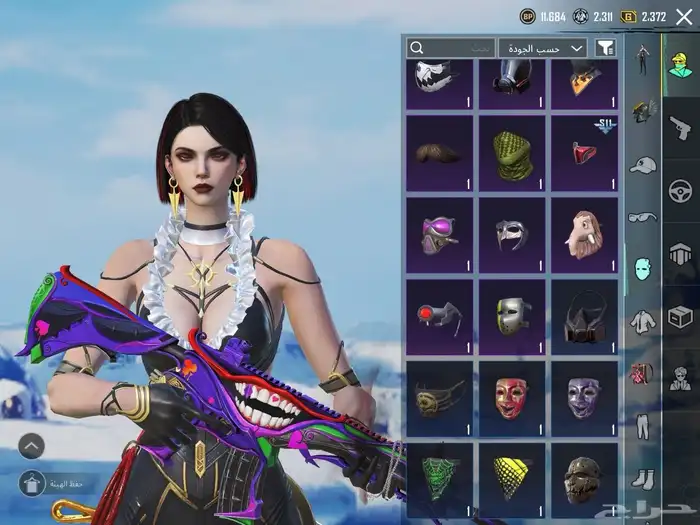Select the green patterned bandana mask
This screenshot has height=525, width=700.
(511, 154)
